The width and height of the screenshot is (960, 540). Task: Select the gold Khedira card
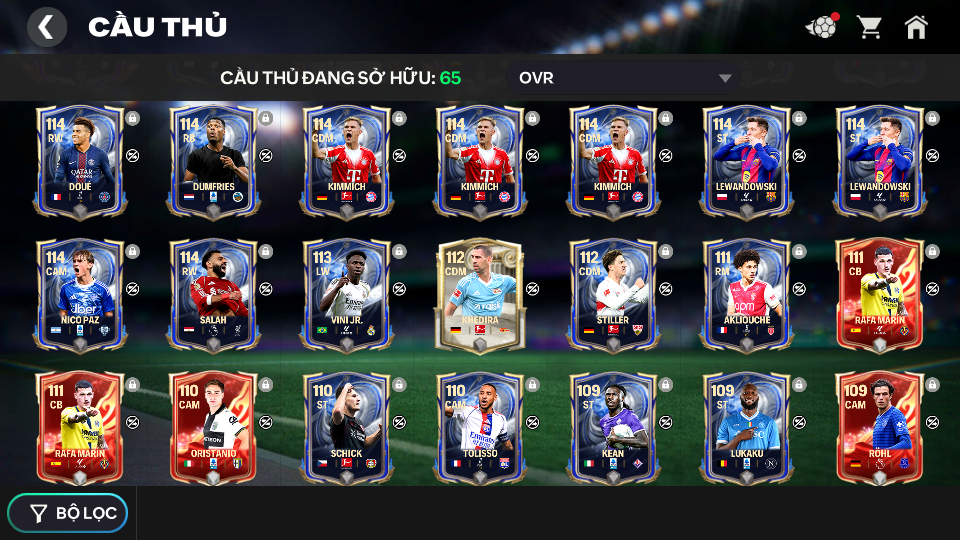479,294
